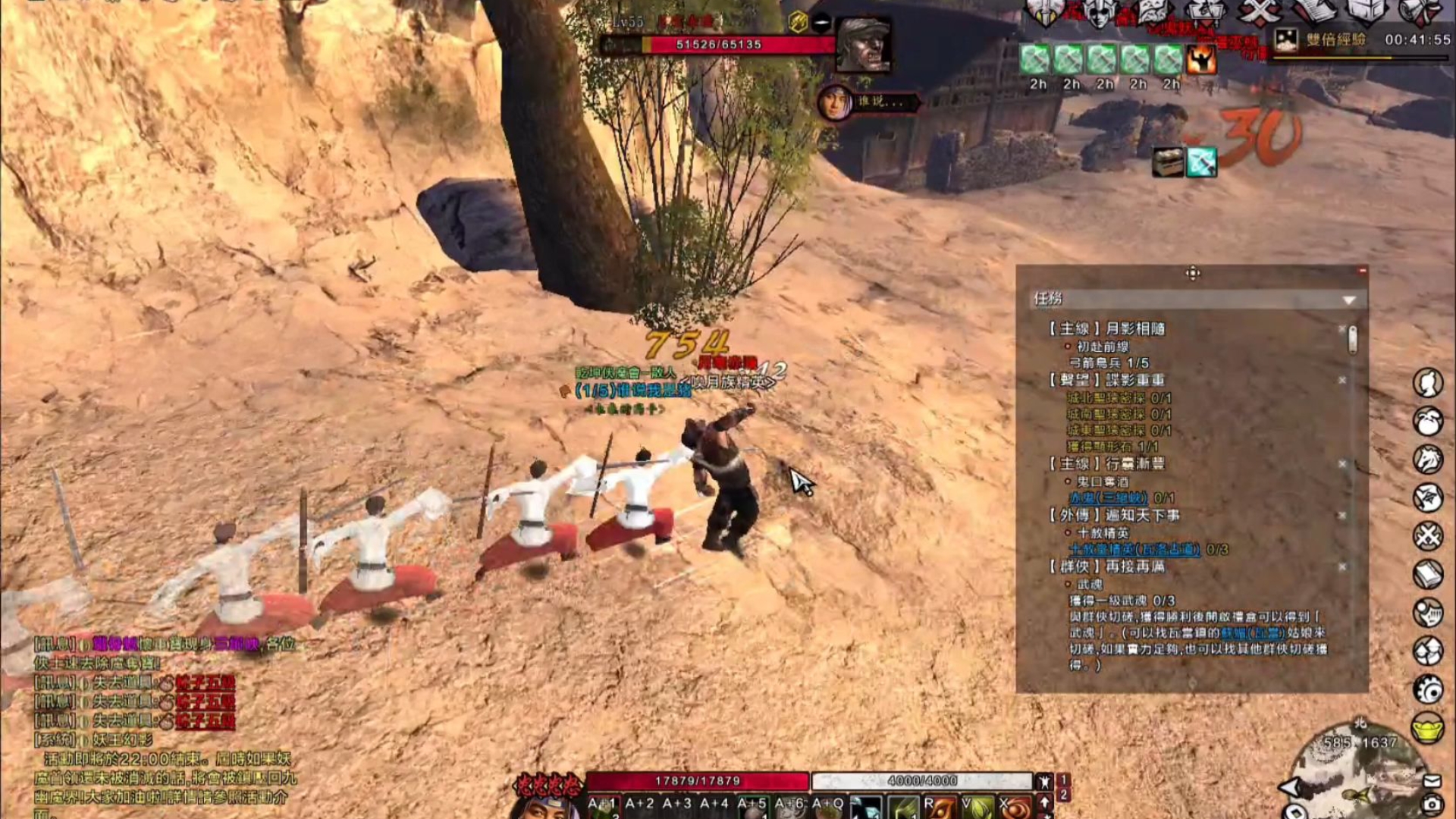
Task: Click the treasure chest reward icon
Action: [1168, 162]
